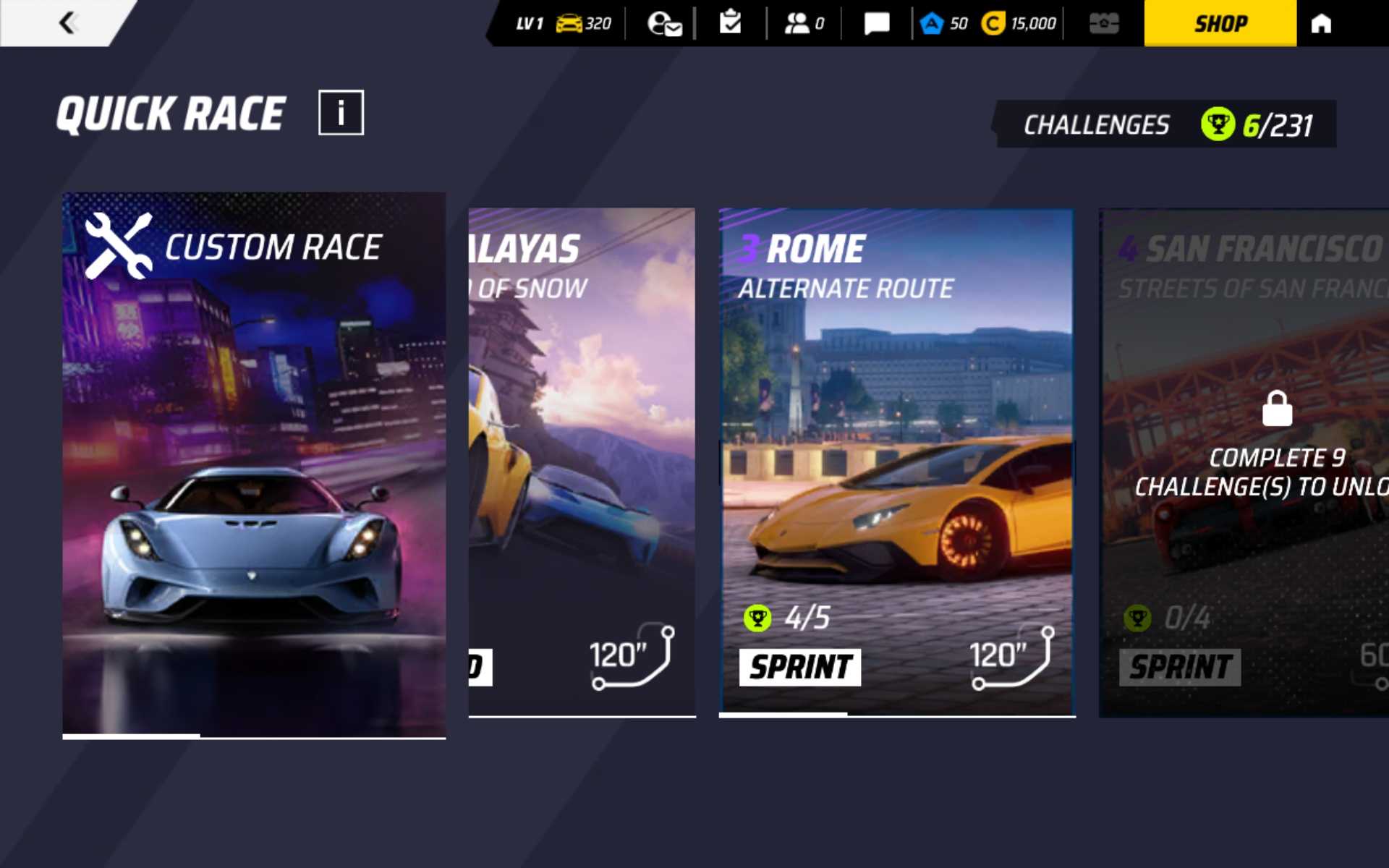This screenshot has width=1389, height=868.
Task: Open the garage level indicator
Action: (563, 23)
